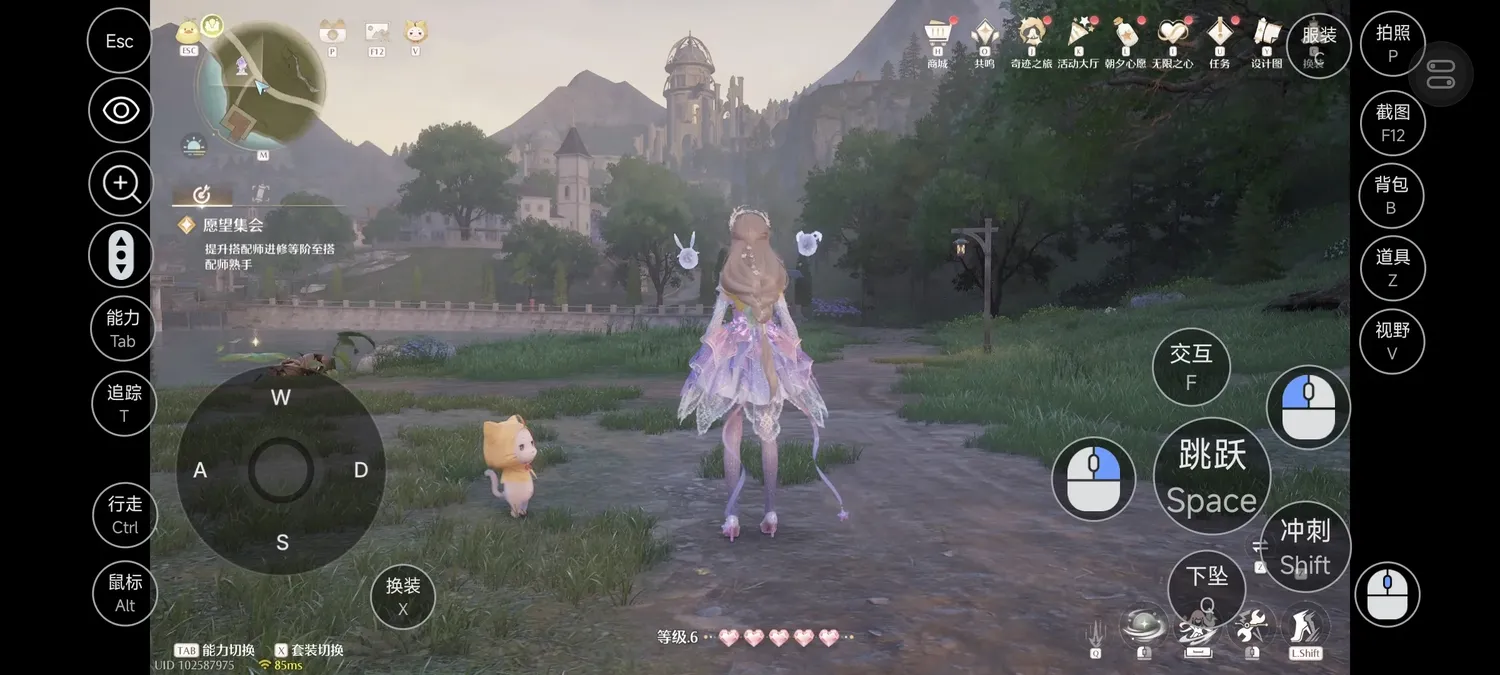
Task: Open the 共鸣 resonance menu
Action: 985,35
